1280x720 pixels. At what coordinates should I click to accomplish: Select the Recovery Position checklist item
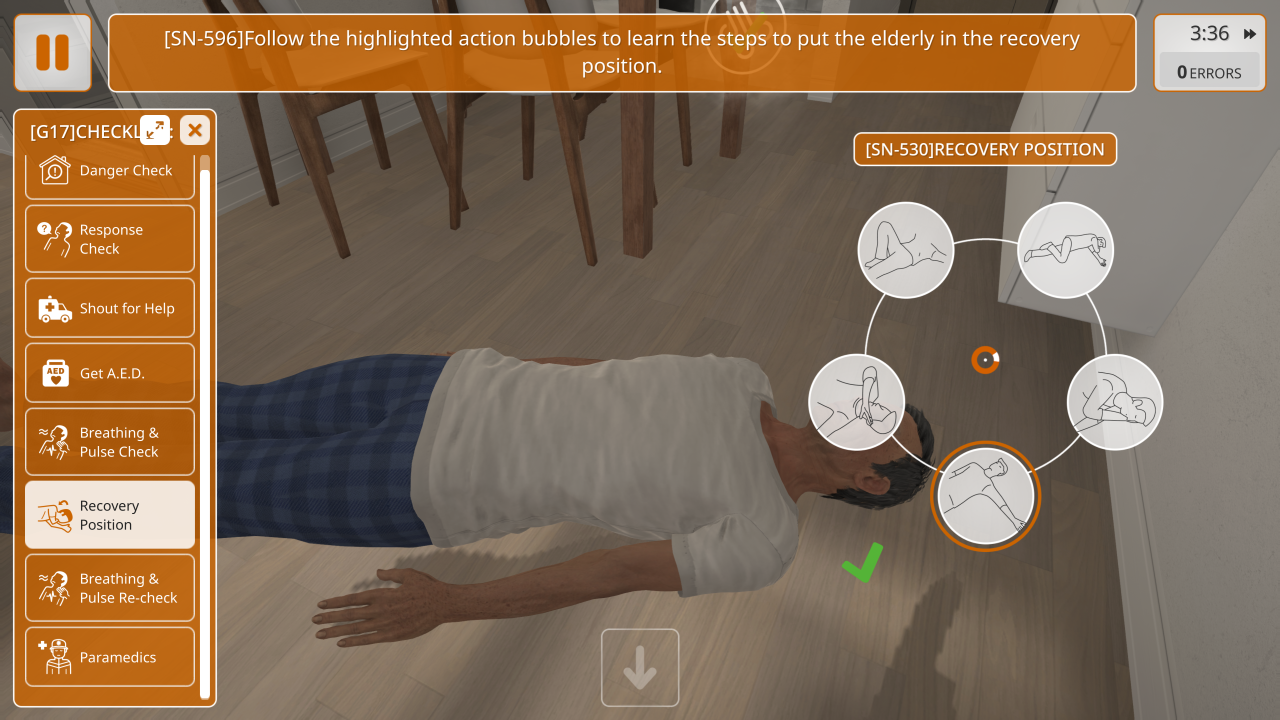[110, 515]
